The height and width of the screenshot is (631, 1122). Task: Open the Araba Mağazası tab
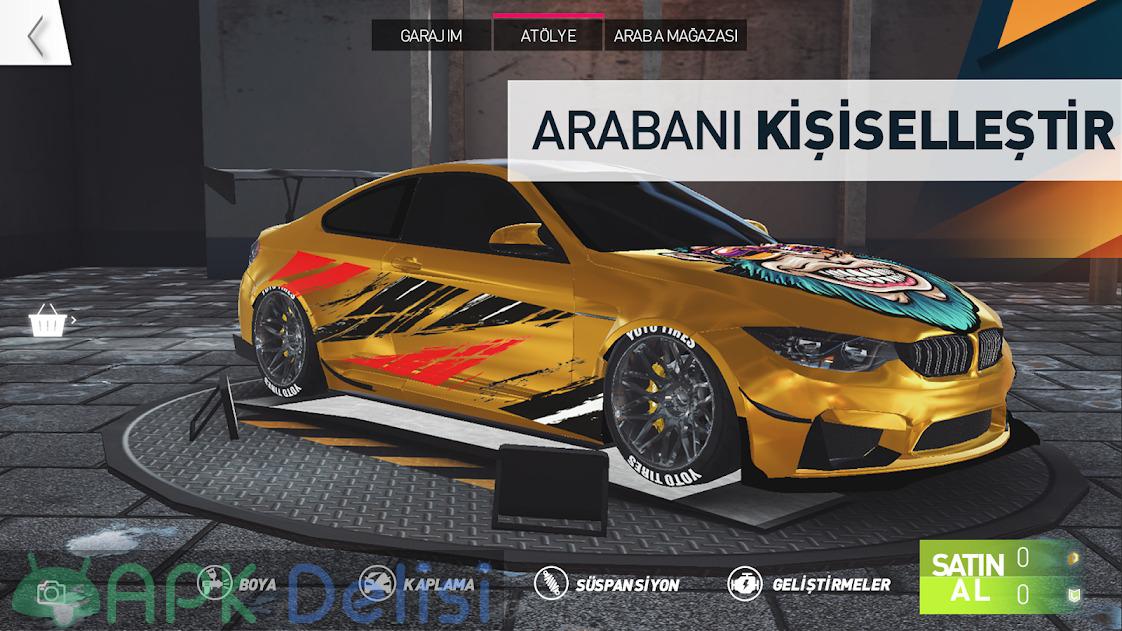(675, 36)
